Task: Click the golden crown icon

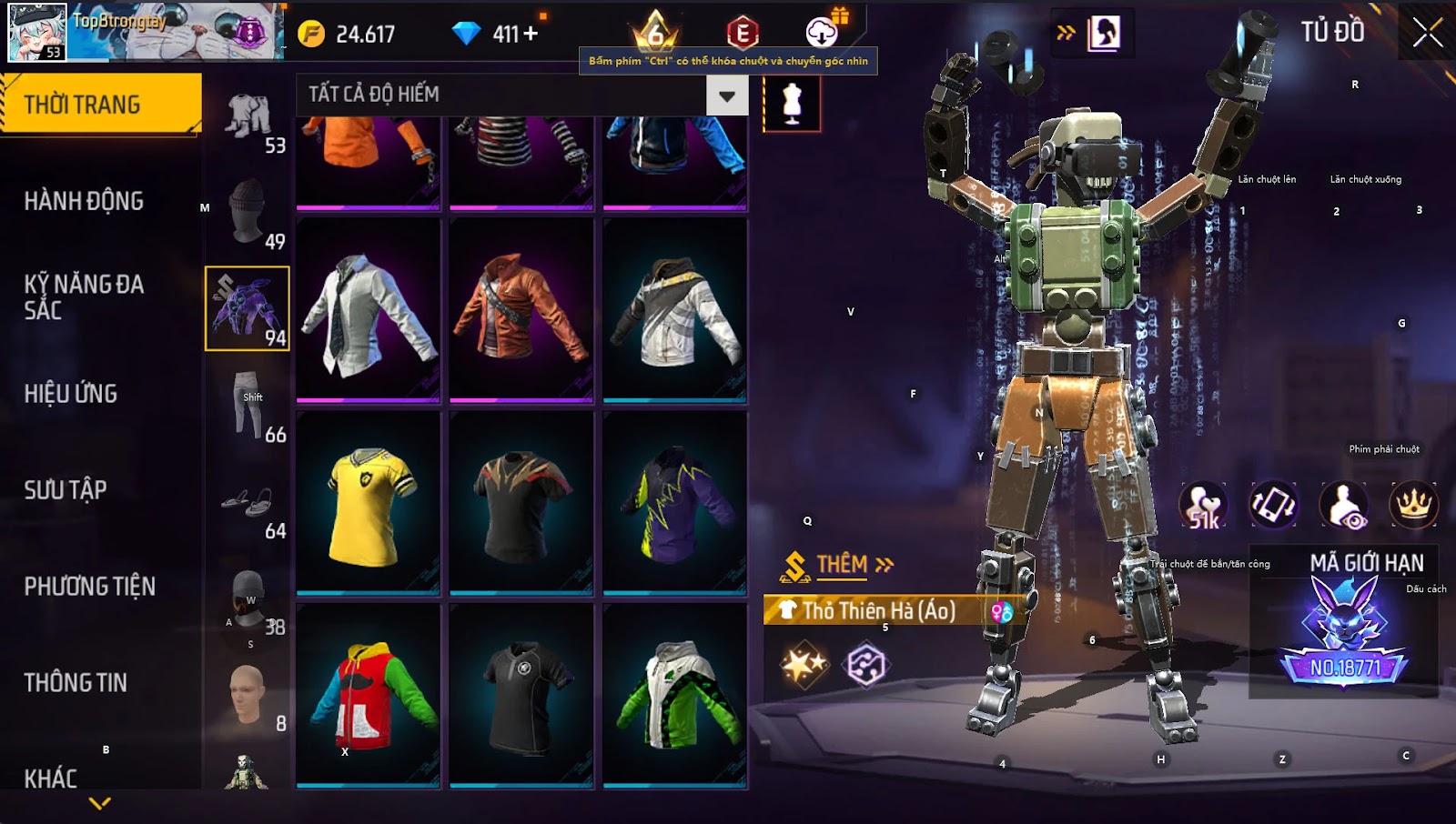Action: tap(1413, 506)
